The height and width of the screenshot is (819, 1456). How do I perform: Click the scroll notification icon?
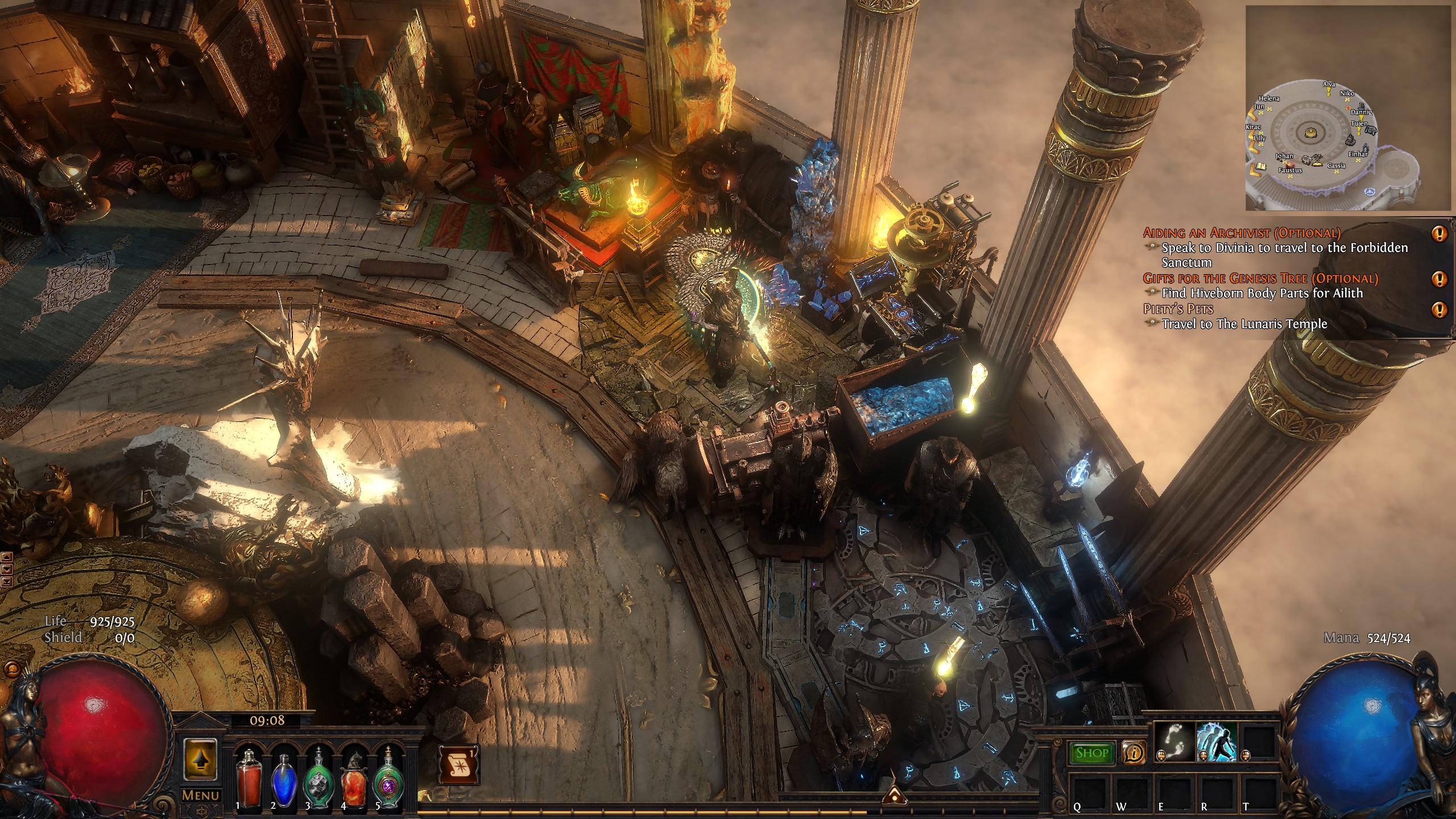(x=458, y=764)
